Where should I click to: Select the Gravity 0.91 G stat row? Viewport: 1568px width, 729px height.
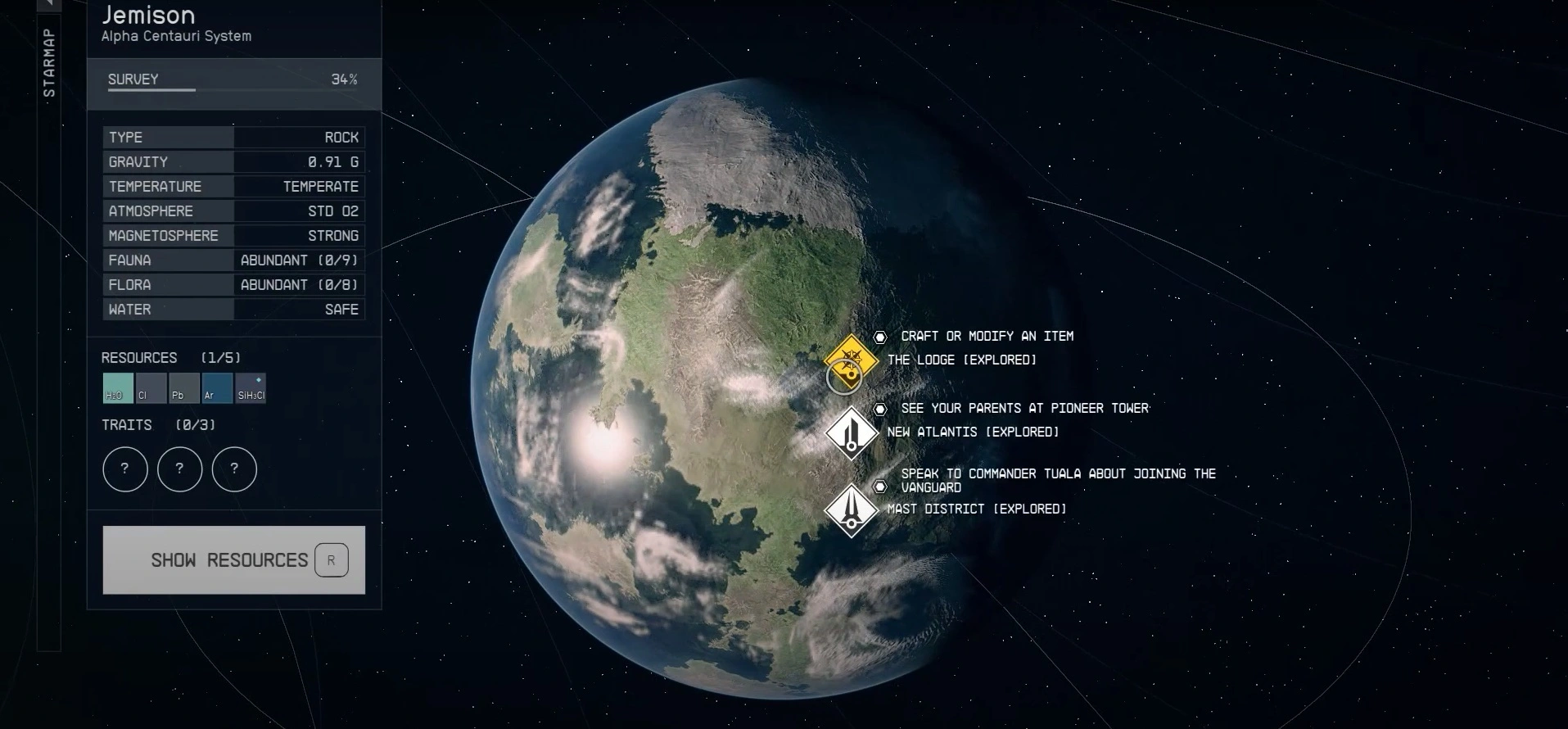[x=233, y=161]
